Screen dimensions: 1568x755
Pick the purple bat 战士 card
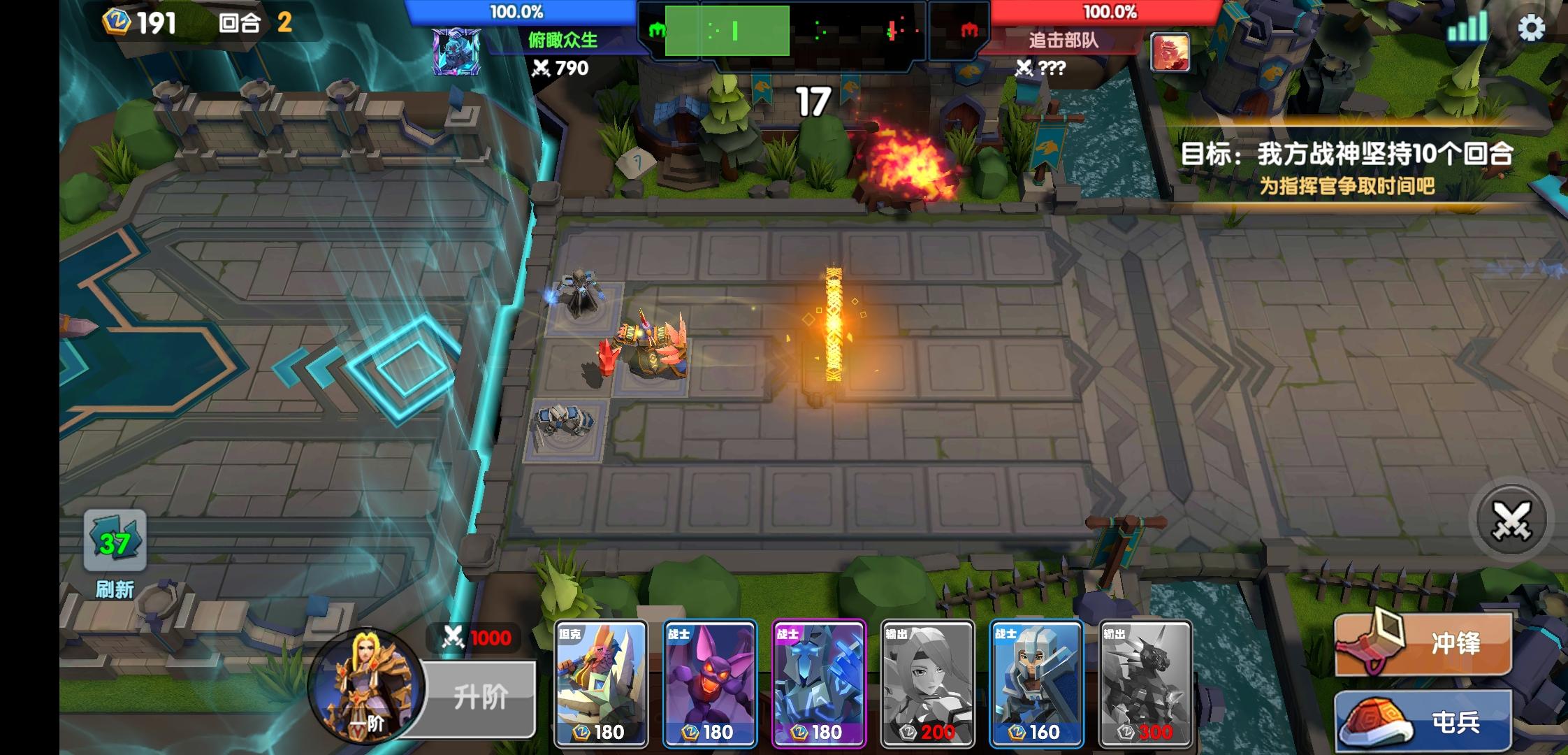click(x=710, y=683)
